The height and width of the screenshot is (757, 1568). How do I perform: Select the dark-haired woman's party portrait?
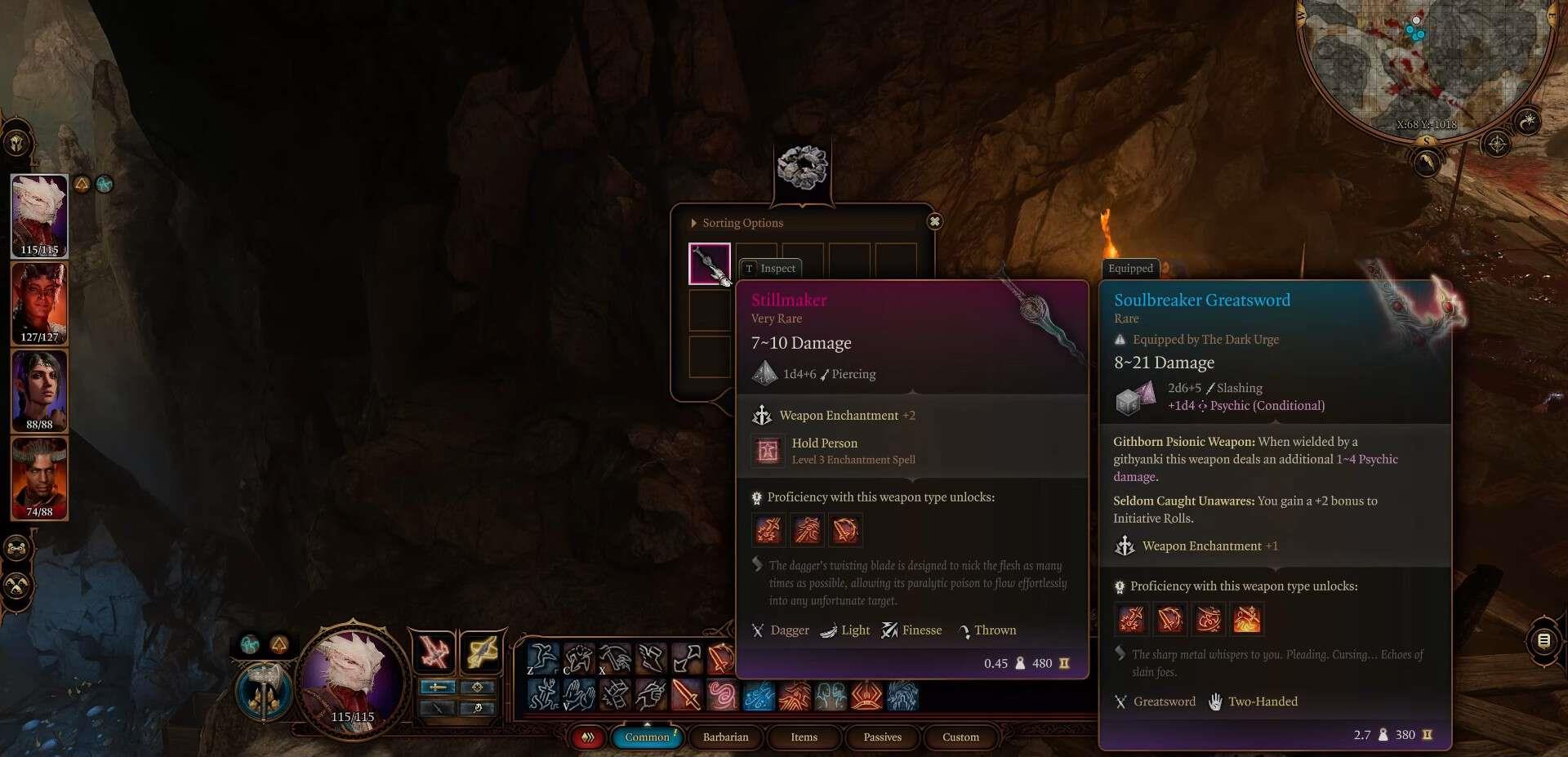click(39, 388)
